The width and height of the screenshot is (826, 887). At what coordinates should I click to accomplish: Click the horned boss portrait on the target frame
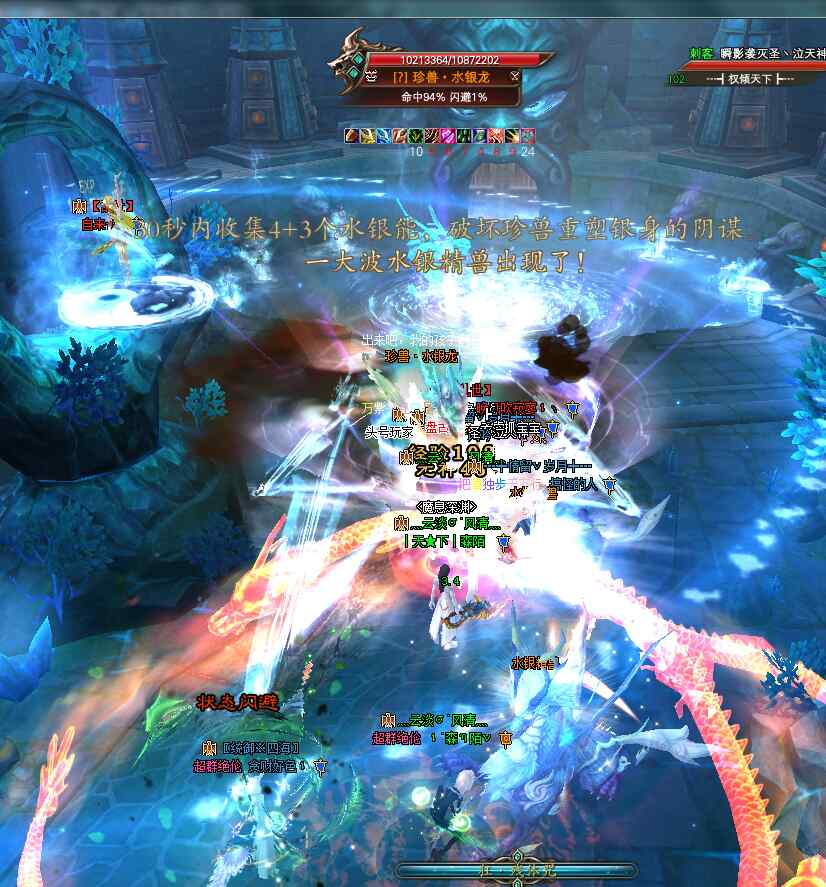click(x=355, y=60)
